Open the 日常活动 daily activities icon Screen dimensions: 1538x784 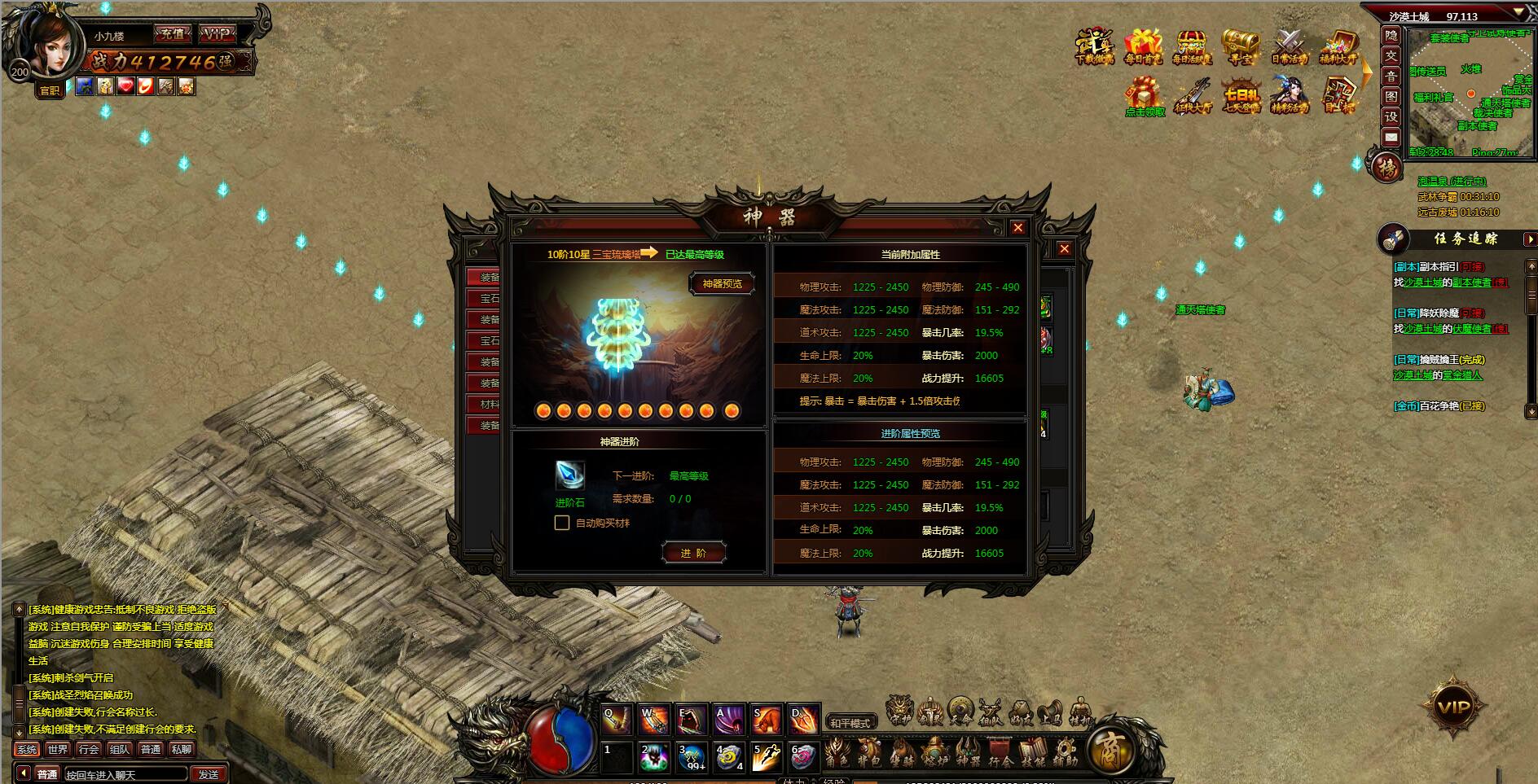[x=1290, y=46]
